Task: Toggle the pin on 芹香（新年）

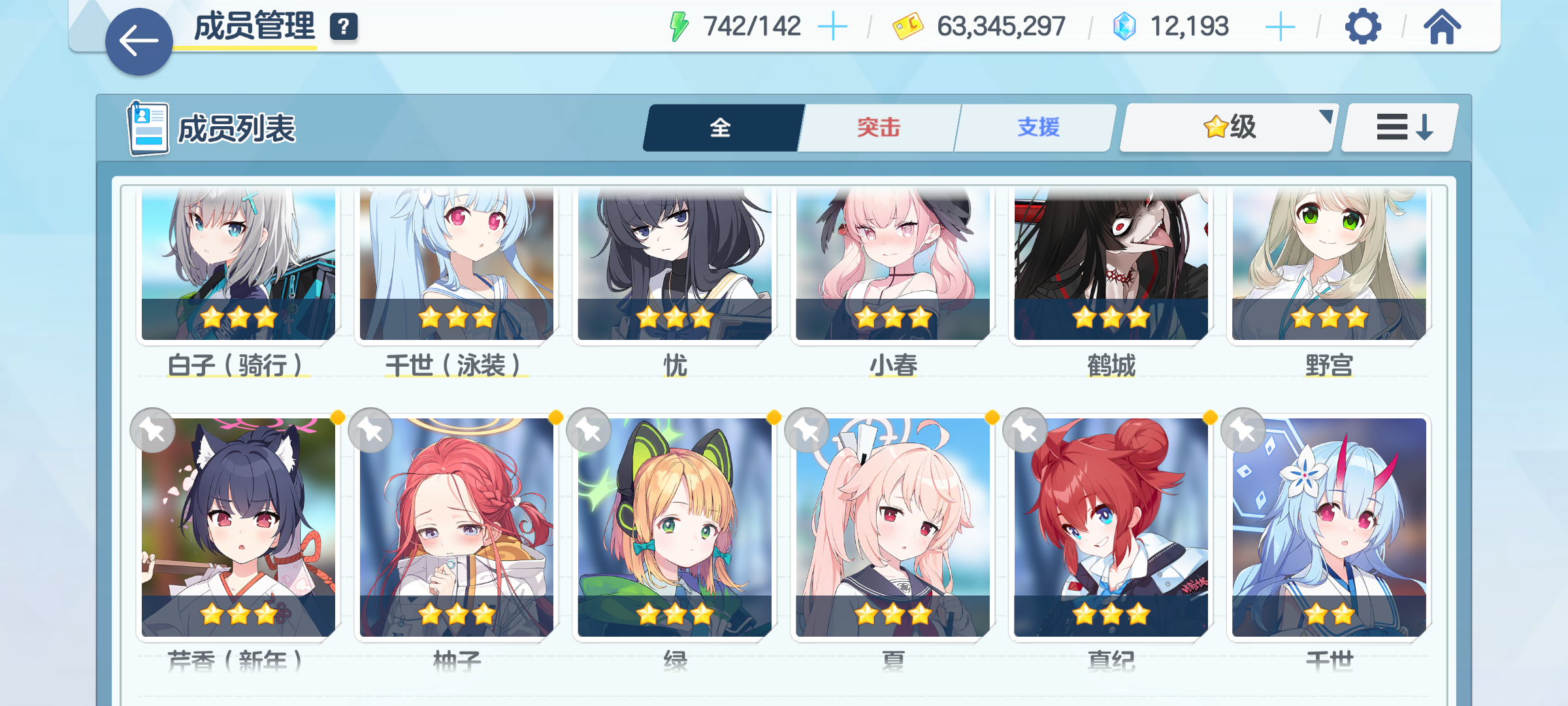Action: point(152,431)
